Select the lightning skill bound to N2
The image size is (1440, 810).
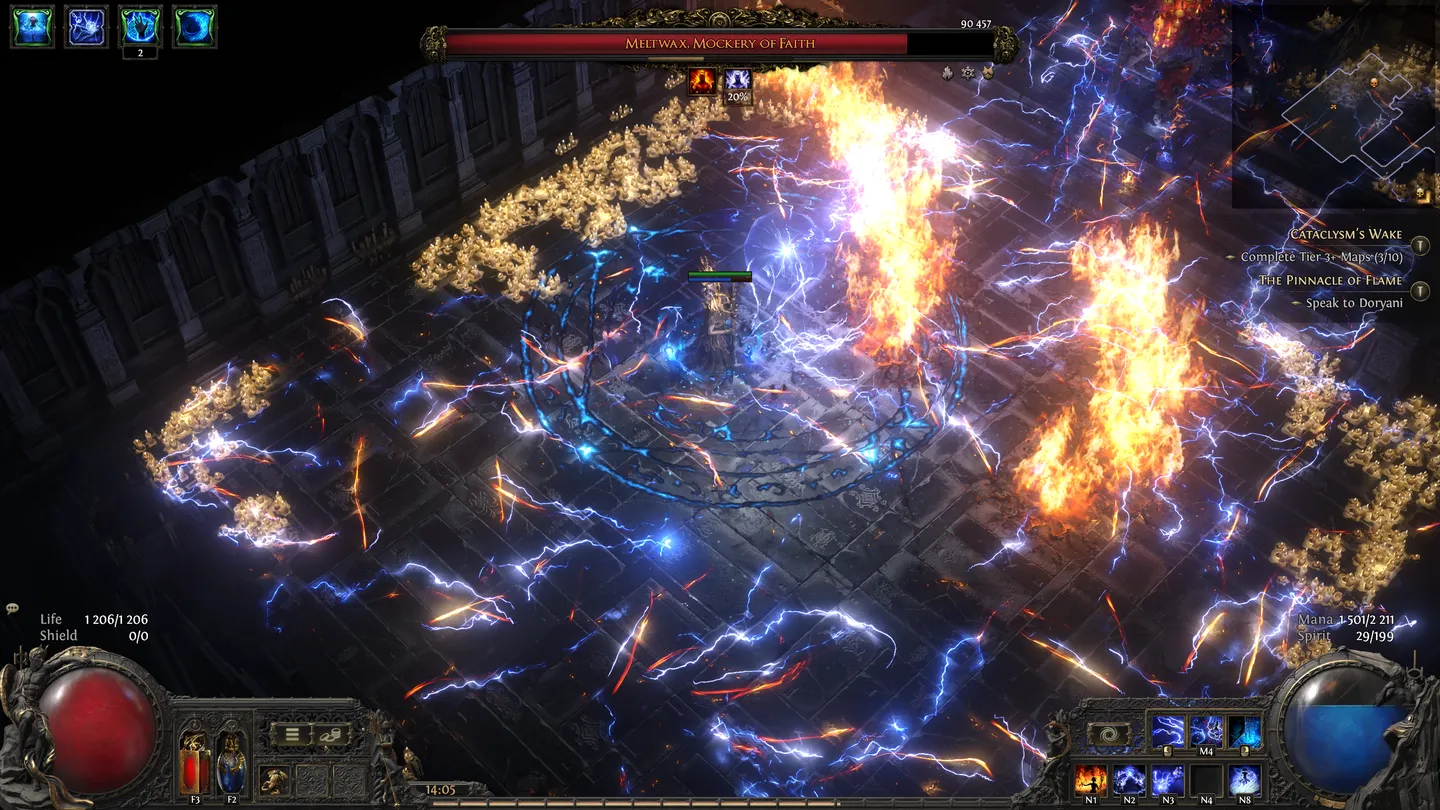click(x=1127, y=781)
